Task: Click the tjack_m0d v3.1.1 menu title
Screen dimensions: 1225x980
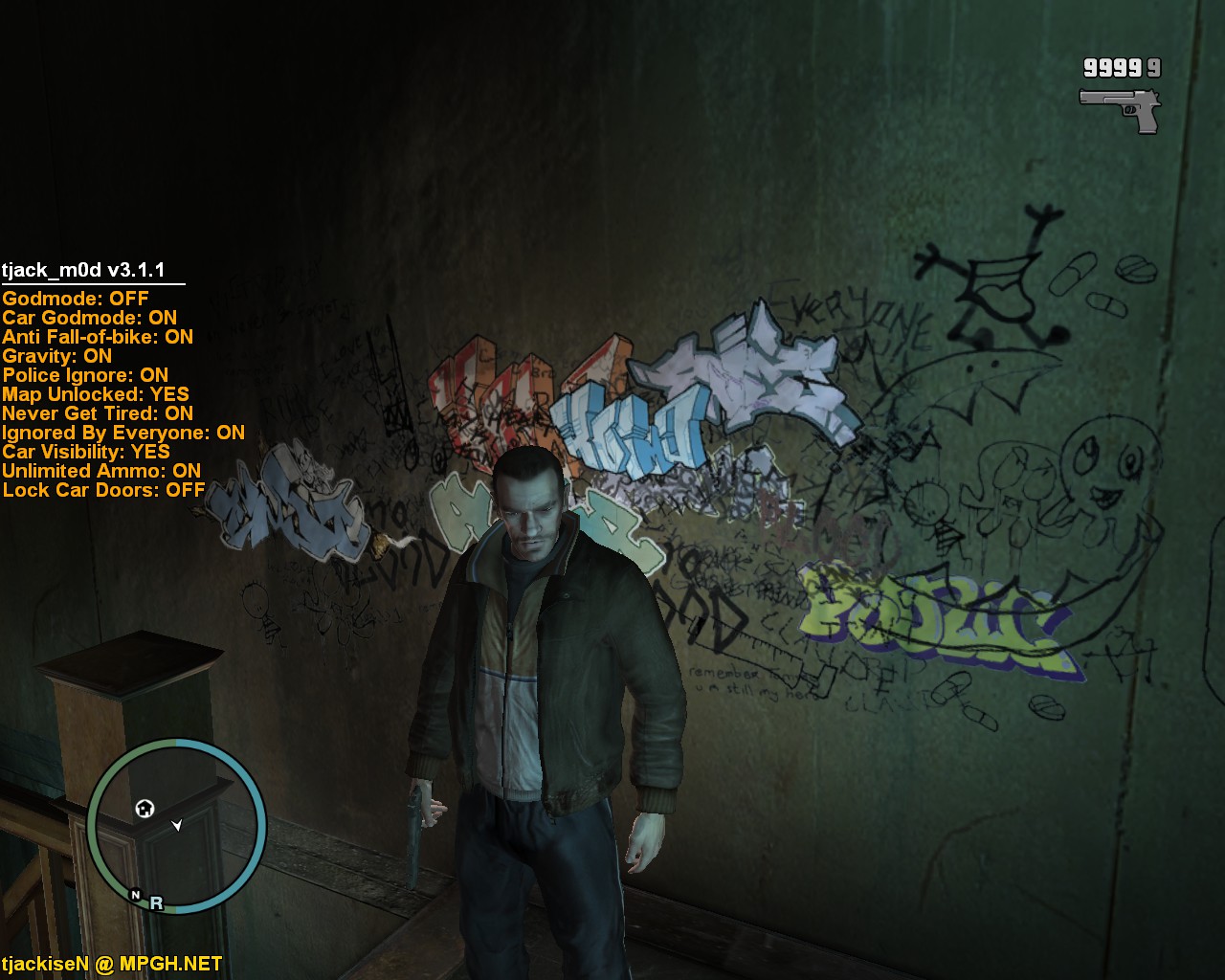Action: click(83, 270)
